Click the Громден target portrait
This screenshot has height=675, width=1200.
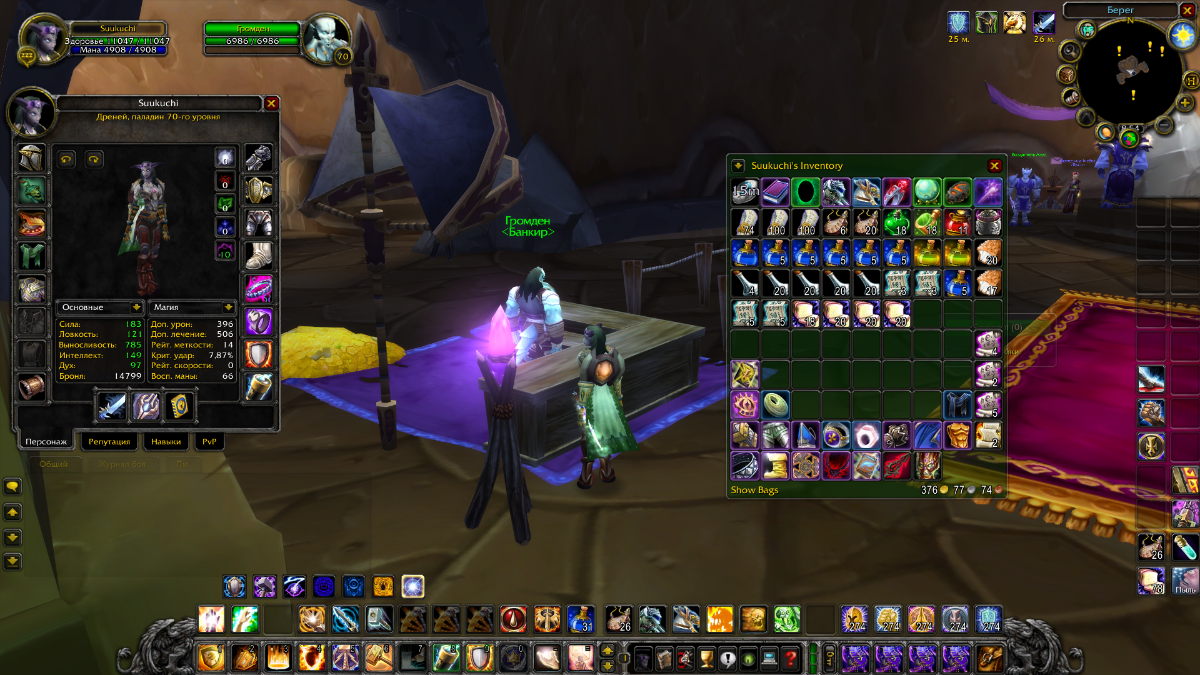[x=326, y=38]
